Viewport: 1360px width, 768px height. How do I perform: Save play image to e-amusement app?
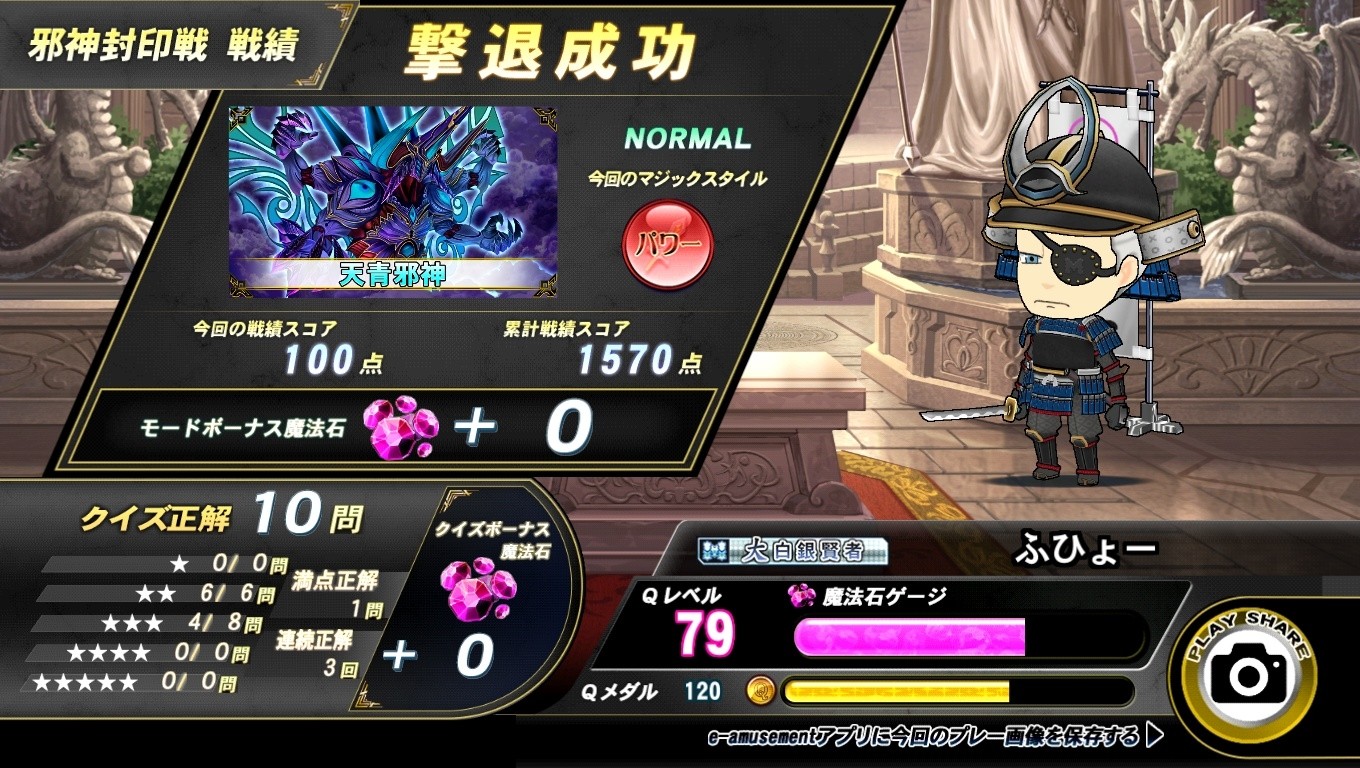[934, 738]
